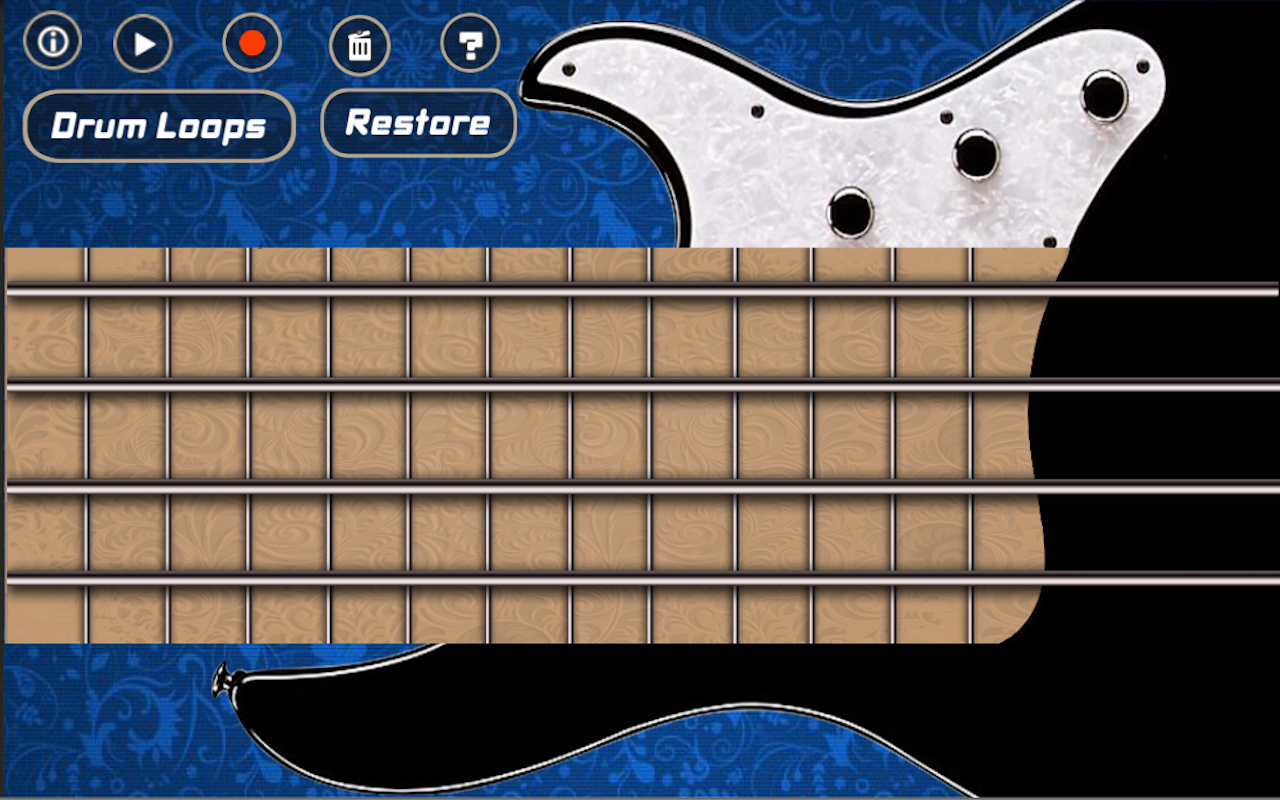Tap the red Record button

pyautogui.click(x=252, y=43)
